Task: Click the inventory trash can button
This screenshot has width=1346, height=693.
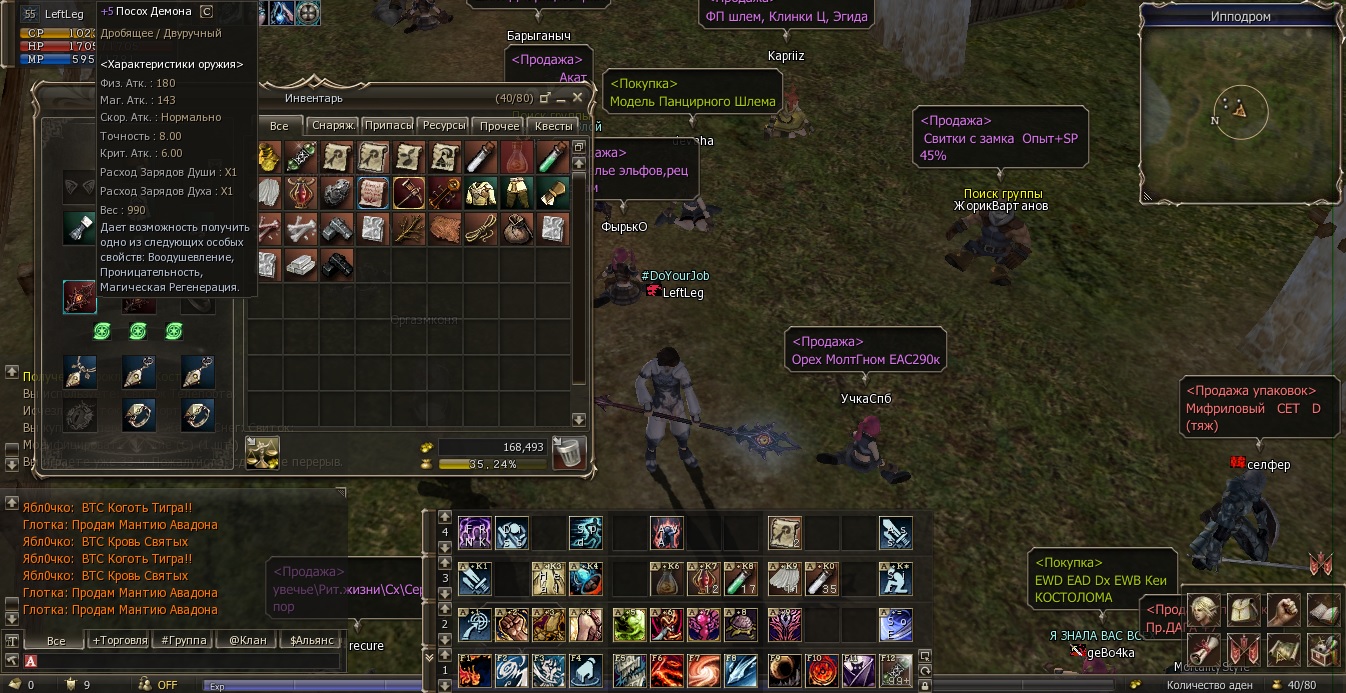Action: (x=570, y=452)
